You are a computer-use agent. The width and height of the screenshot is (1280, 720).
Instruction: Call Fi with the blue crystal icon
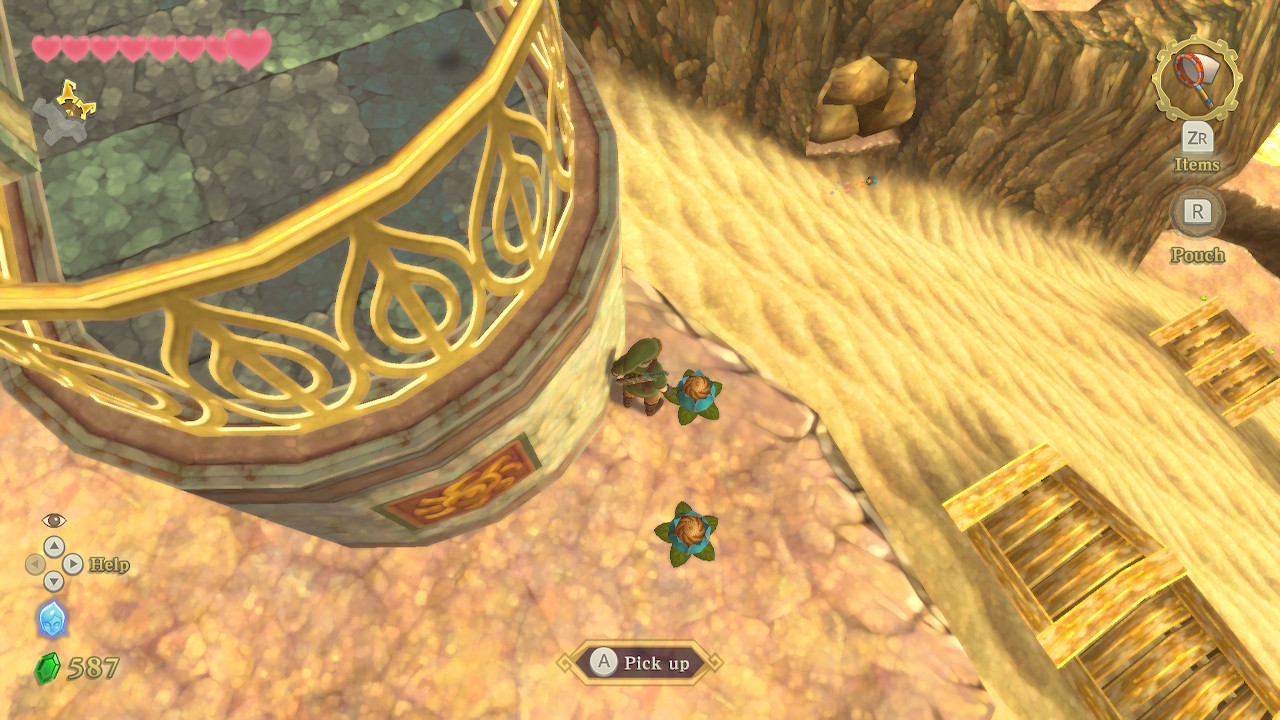pos(52,619)
